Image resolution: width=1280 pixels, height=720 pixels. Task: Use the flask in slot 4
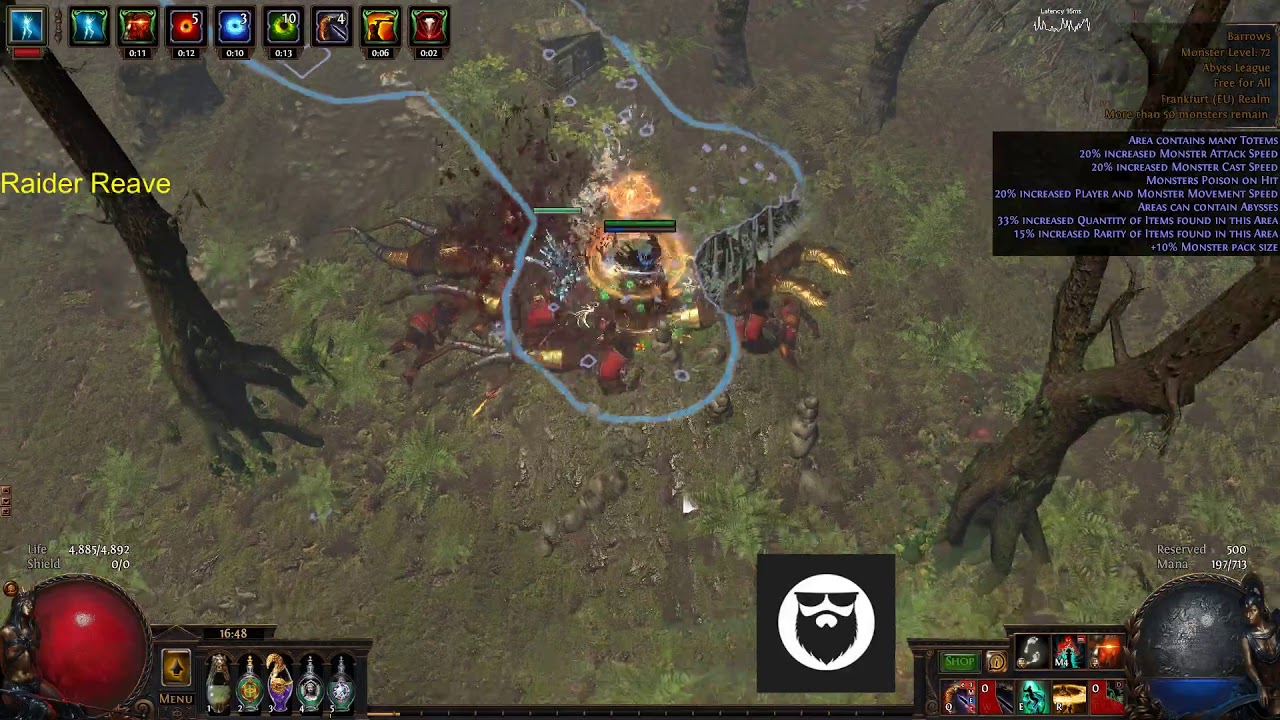coord(311,682)
